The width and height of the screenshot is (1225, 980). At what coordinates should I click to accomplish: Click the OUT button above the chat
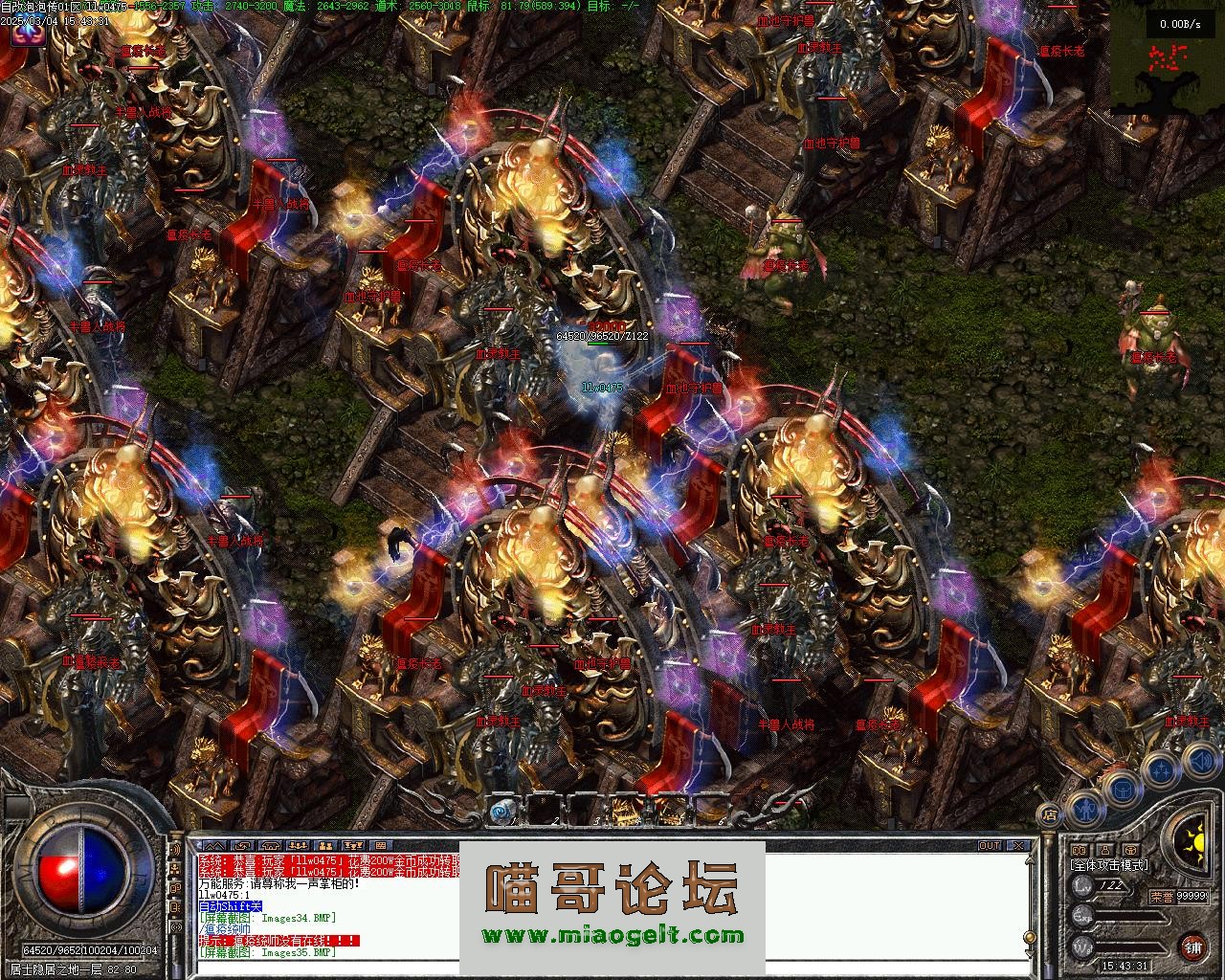pos(990,846)
